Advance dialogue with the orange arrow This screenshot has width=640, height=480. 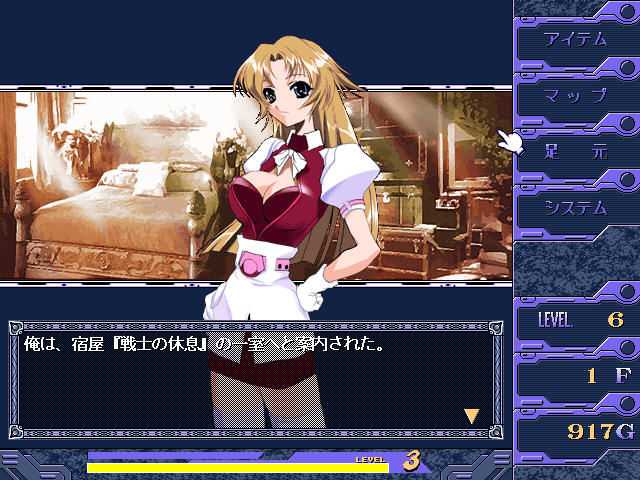point(471,416)
